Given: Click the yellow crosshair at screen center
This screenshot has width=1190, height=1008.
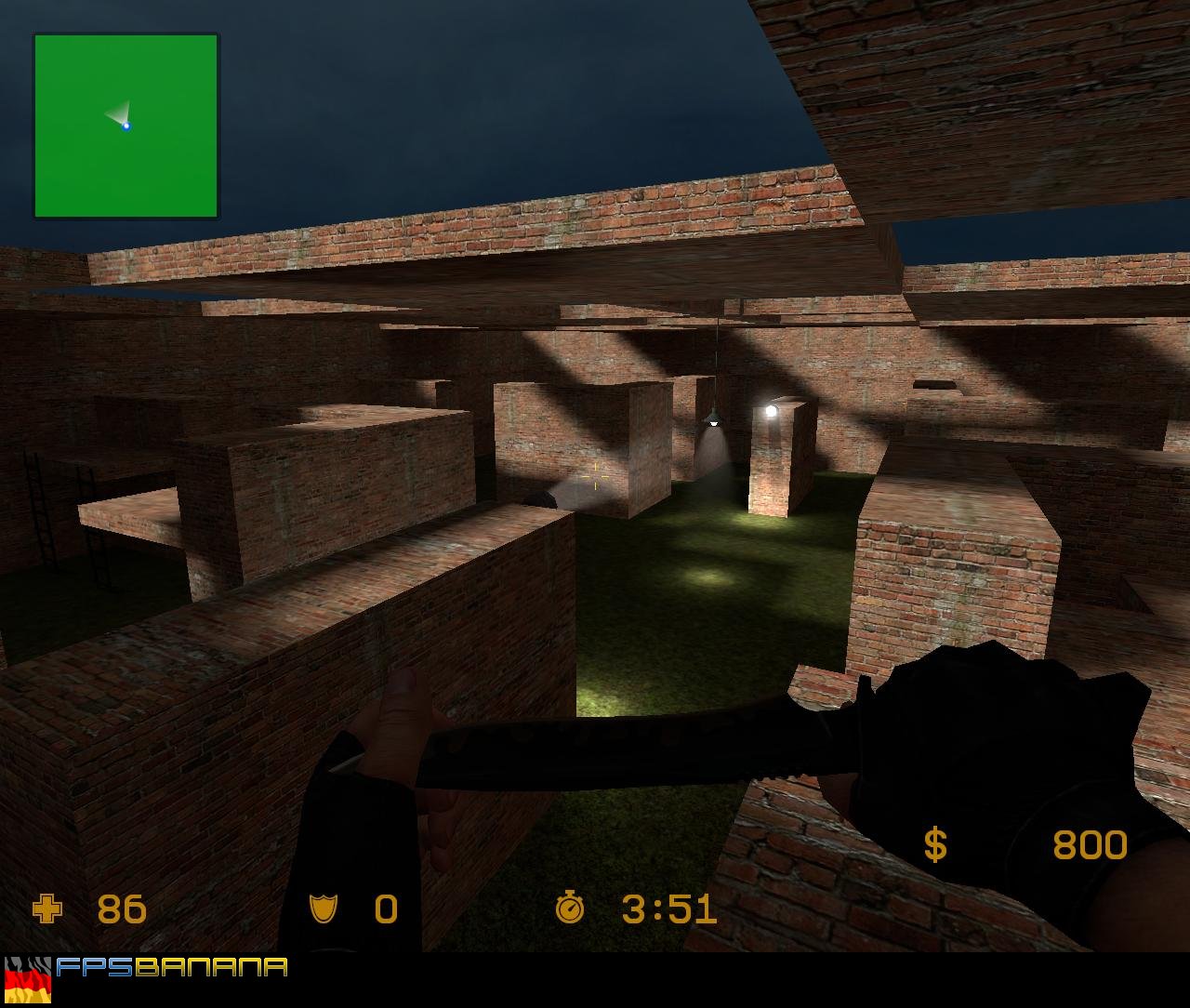Looking at the screenshot, I should 595,476.
